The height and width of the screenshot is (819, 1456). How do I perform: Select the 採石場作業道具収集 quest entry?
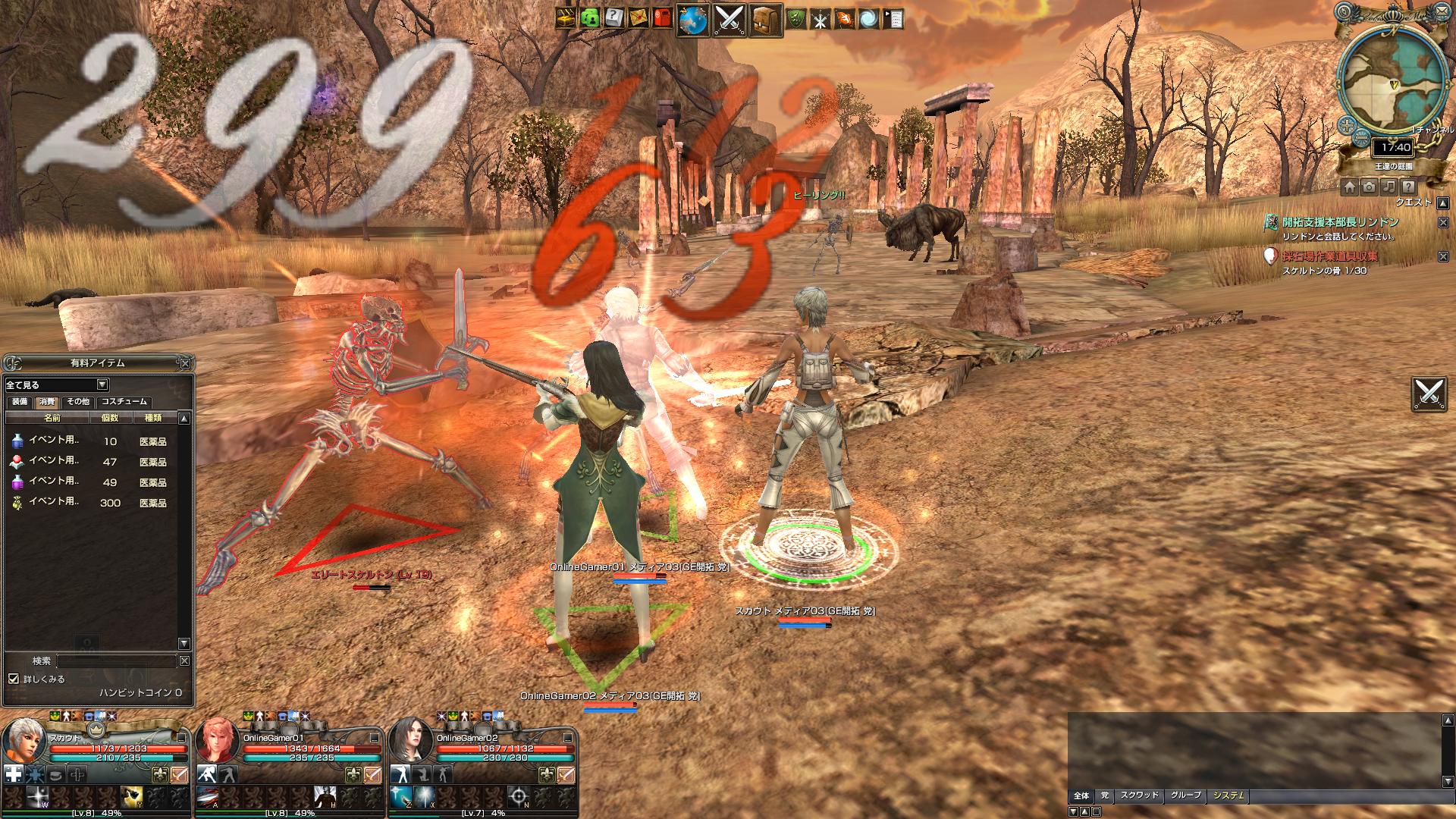(1330, 256)
